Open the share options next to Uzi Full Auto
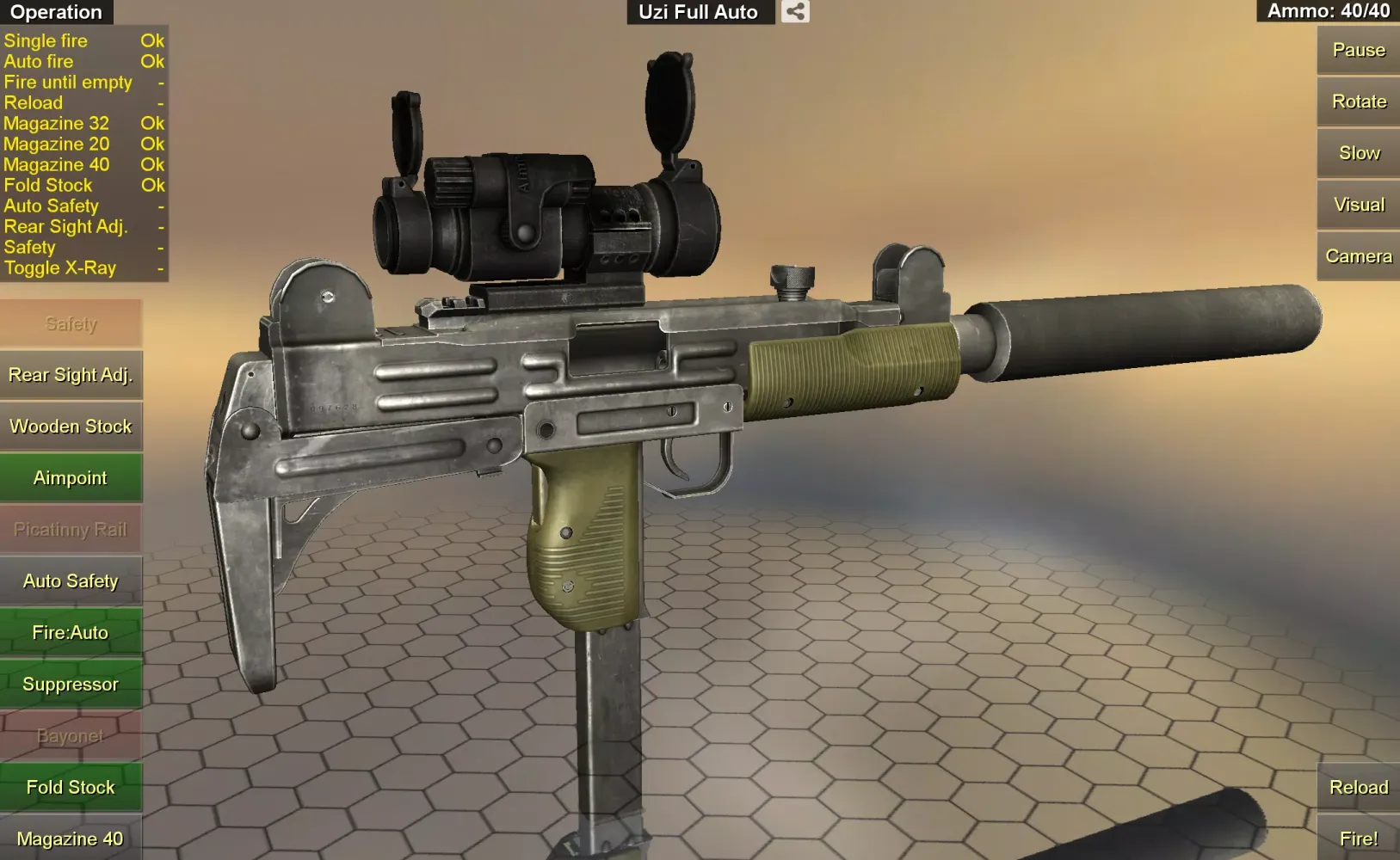1400x860 pixels. [793, 12]
